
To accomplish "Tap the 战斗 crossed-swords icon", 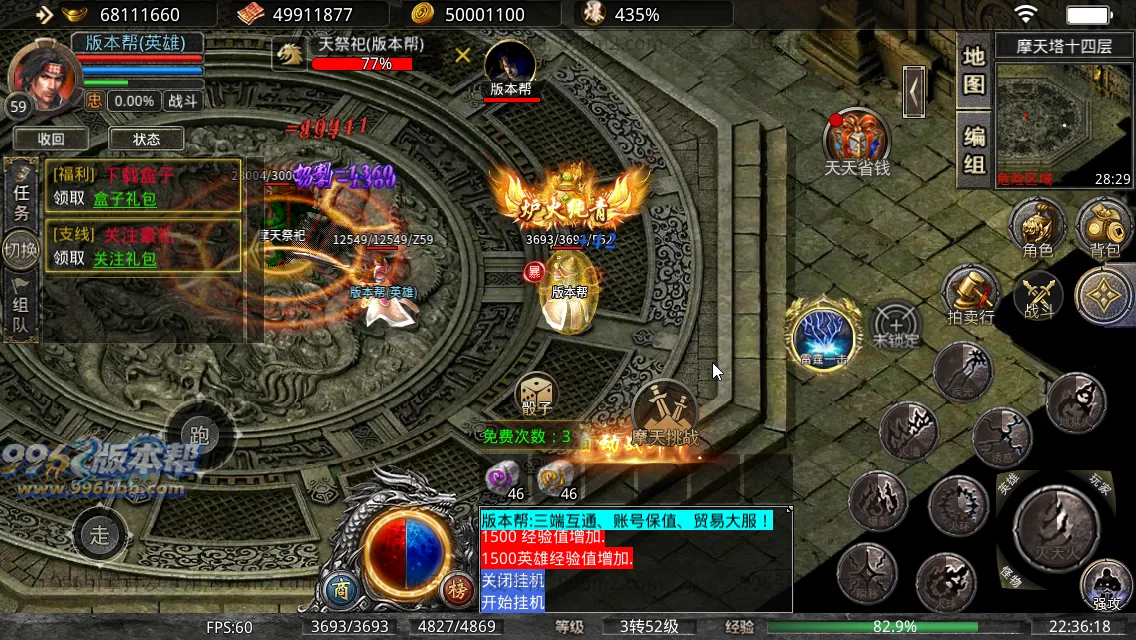I will 1039,297.
